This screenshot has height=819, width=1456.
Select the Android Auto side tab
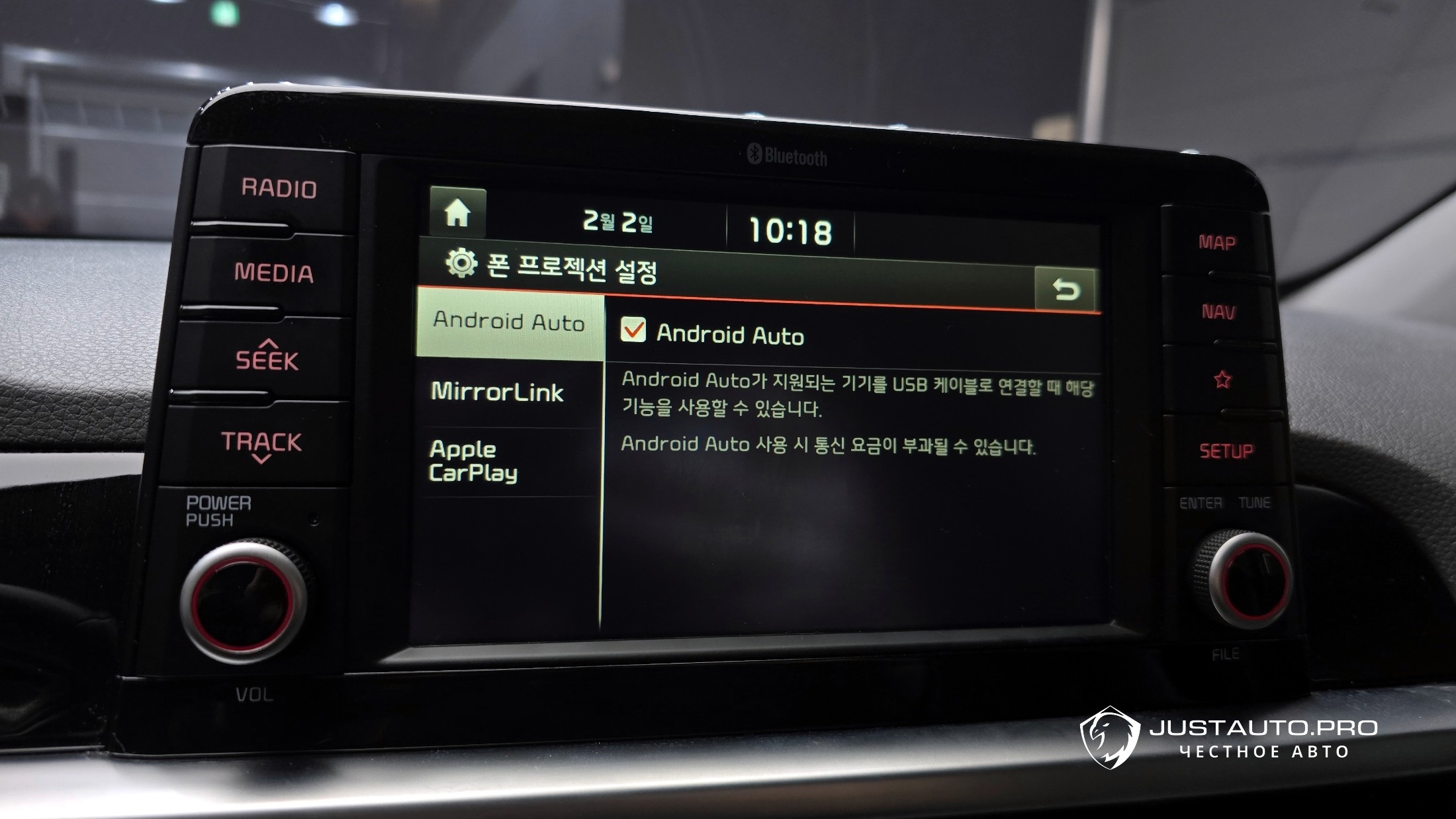click(509, 322)
